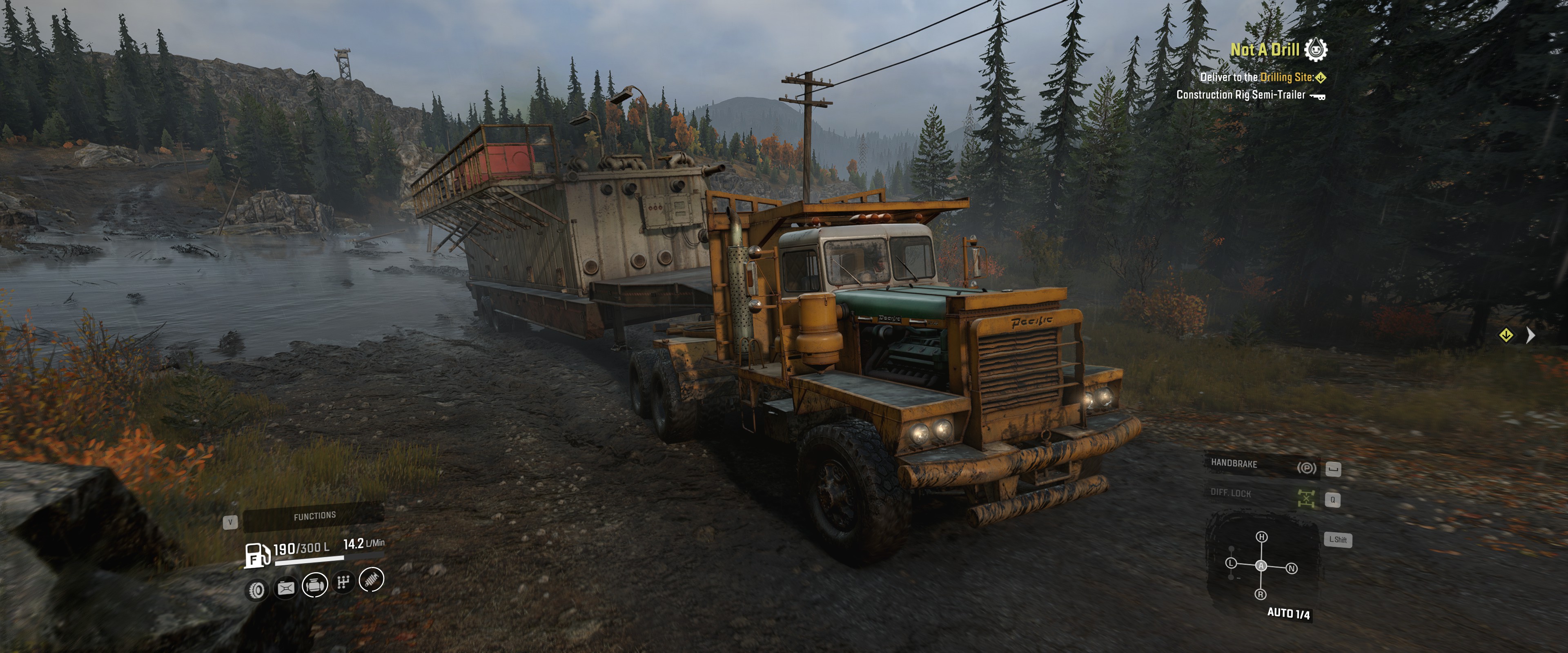Select Auto gear at selector center

[x=1261, y=566]
